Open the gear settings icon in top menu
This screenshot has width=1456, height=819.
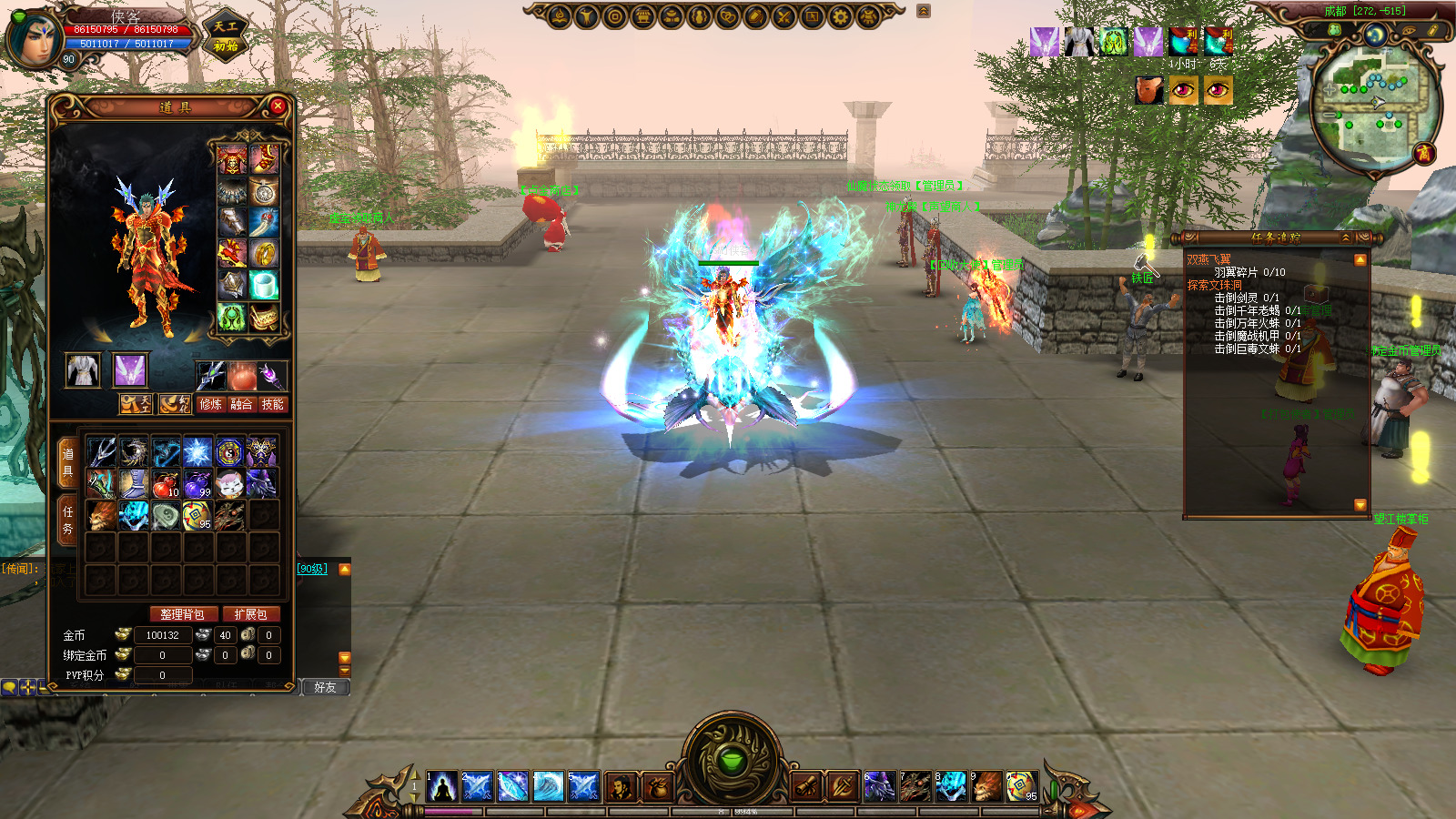(840, 15)
